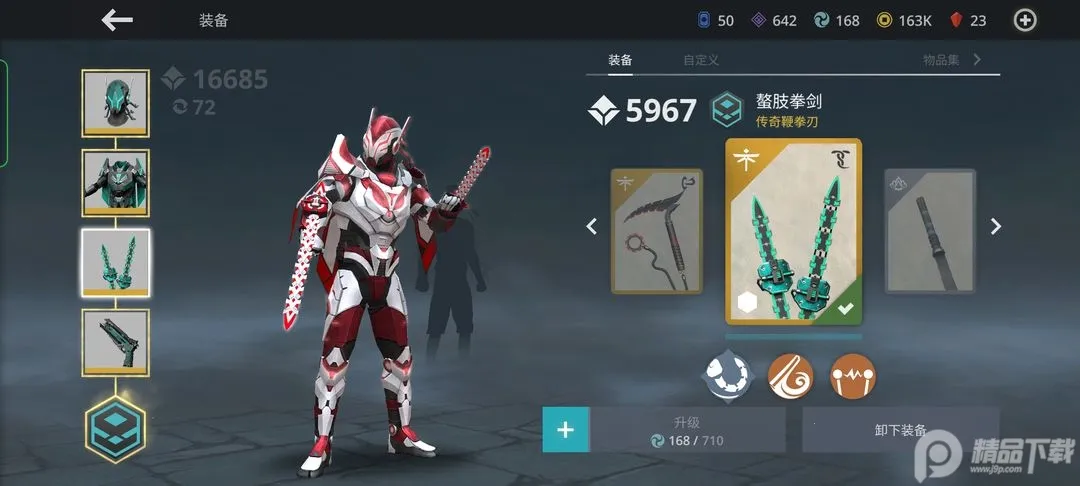Select the teal fist-blades weapon slot
1080x486 pixels.
tap(116, 262)
